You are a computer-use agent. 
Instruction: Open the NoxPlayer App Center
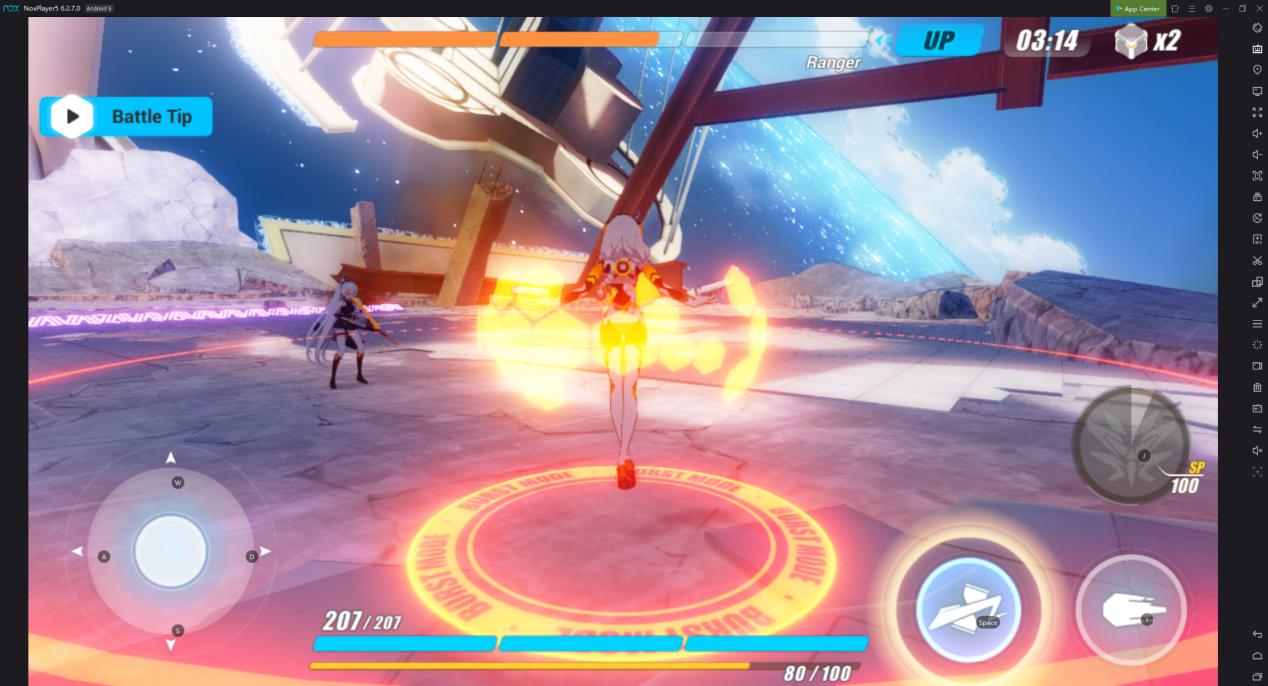point(1138,8)
